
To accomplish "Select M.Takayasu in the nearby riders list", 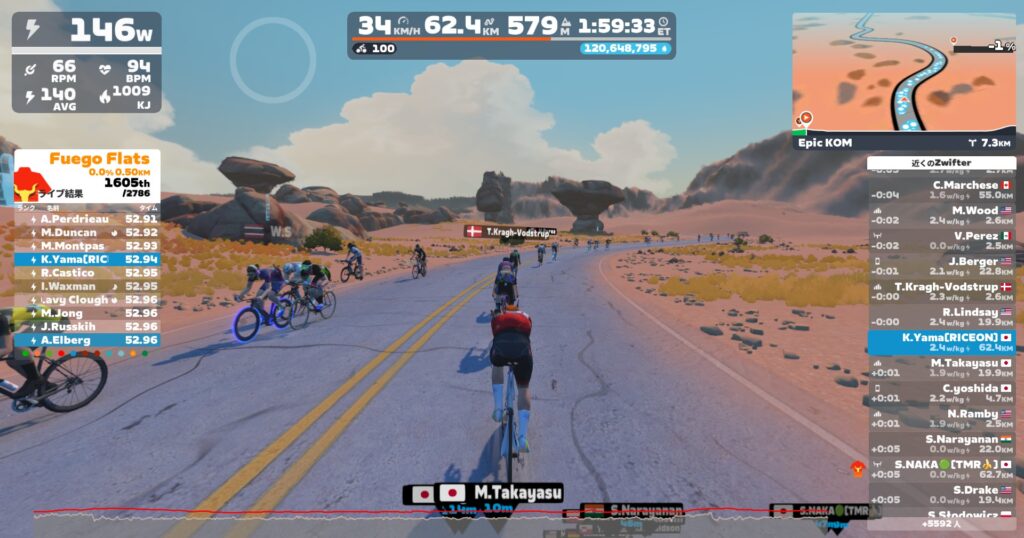I will pos(941,368).
